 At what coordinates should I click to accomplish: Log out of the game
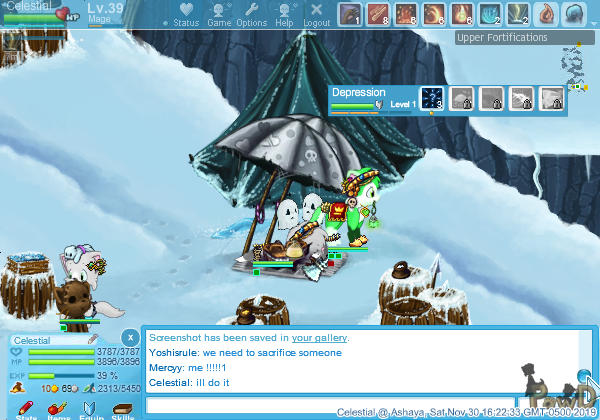[316, 15]
